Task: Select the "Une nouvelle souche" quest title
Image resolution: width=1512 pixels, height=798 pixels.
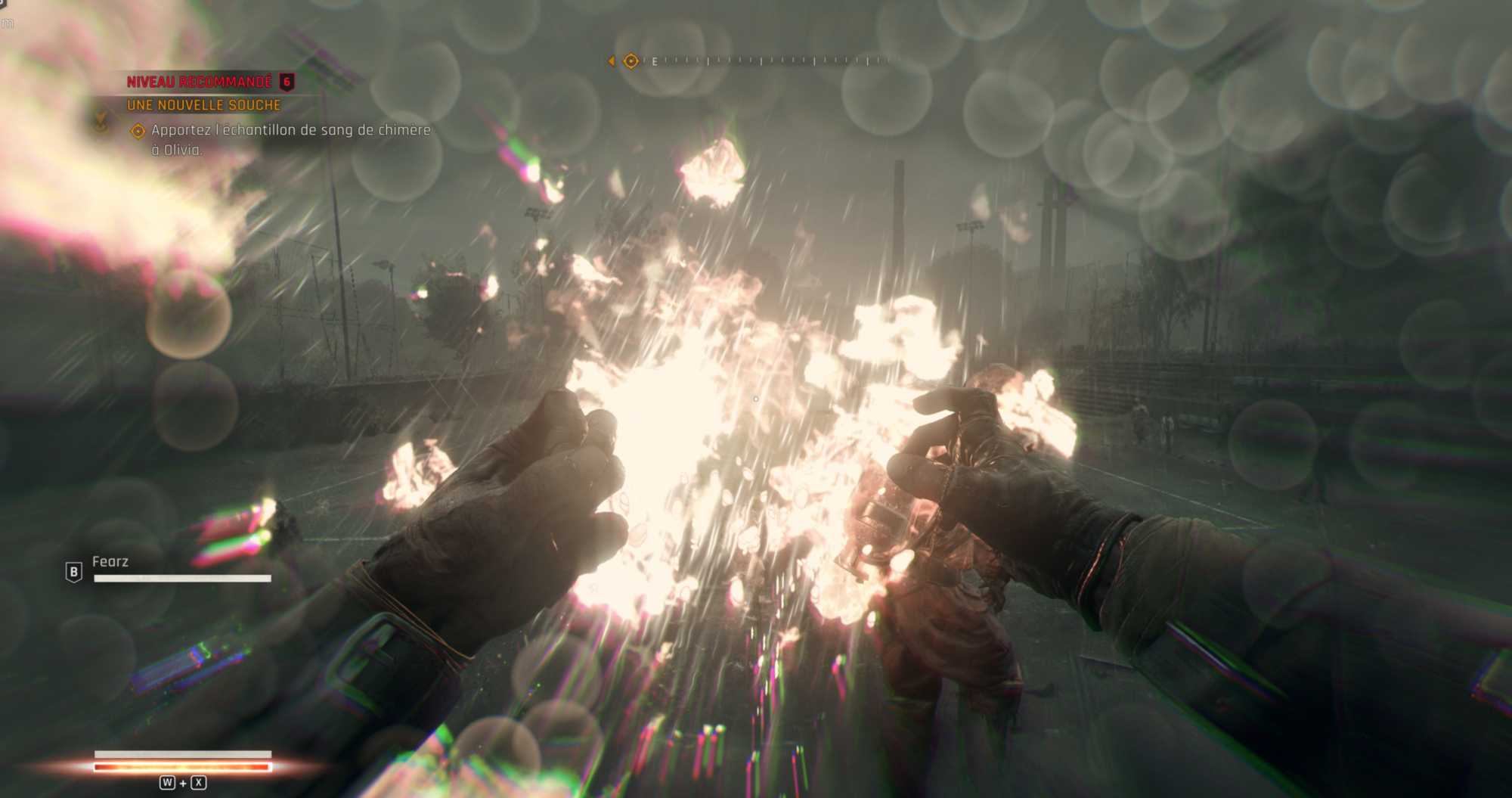Action: (203, 105)
